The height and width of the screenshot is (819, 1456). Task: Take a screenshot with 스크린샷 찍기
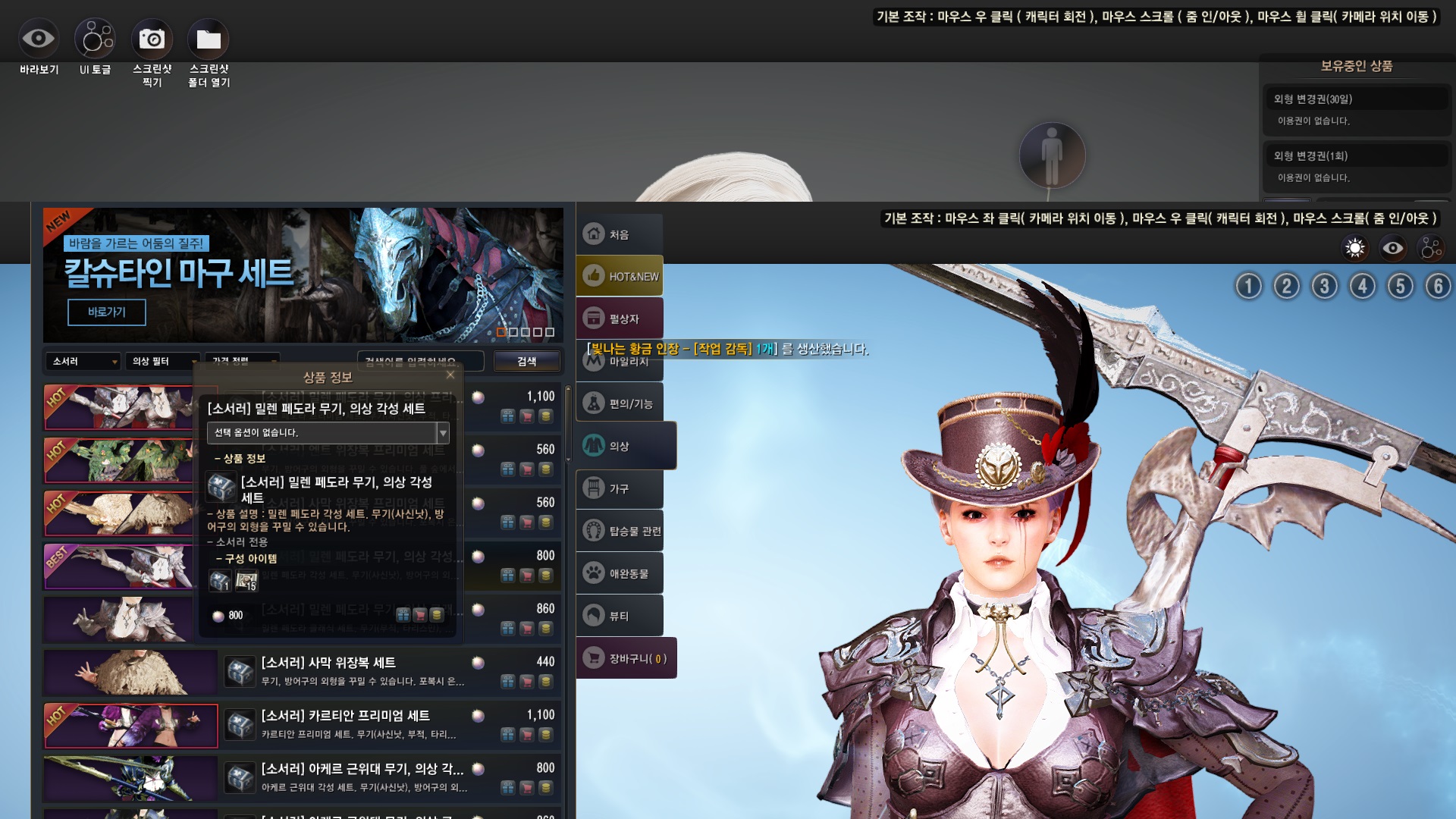152,39
